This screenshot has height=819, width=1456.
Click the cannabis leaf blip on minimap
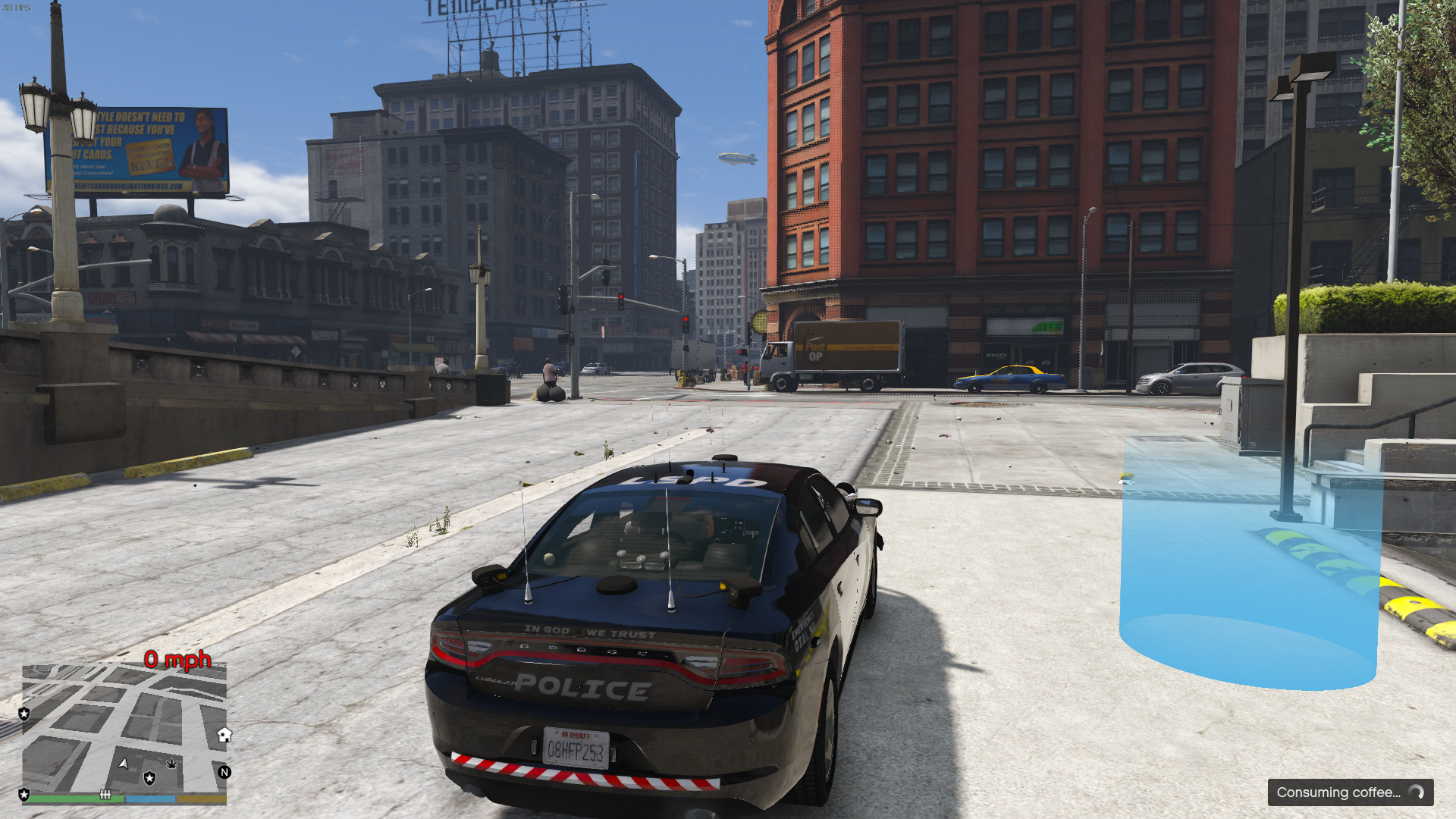coord(171,764)
